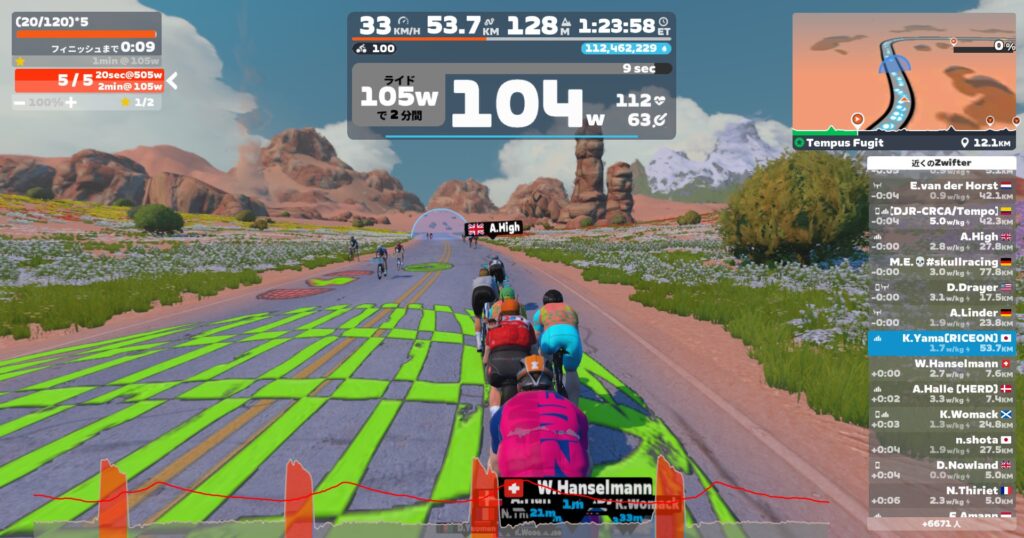The height and width of the screenshot is (538, 1024).
Task: Choose the DJR-CRCA/Tempo rider row
Action: pyautogui.click(x=941, y=217)
